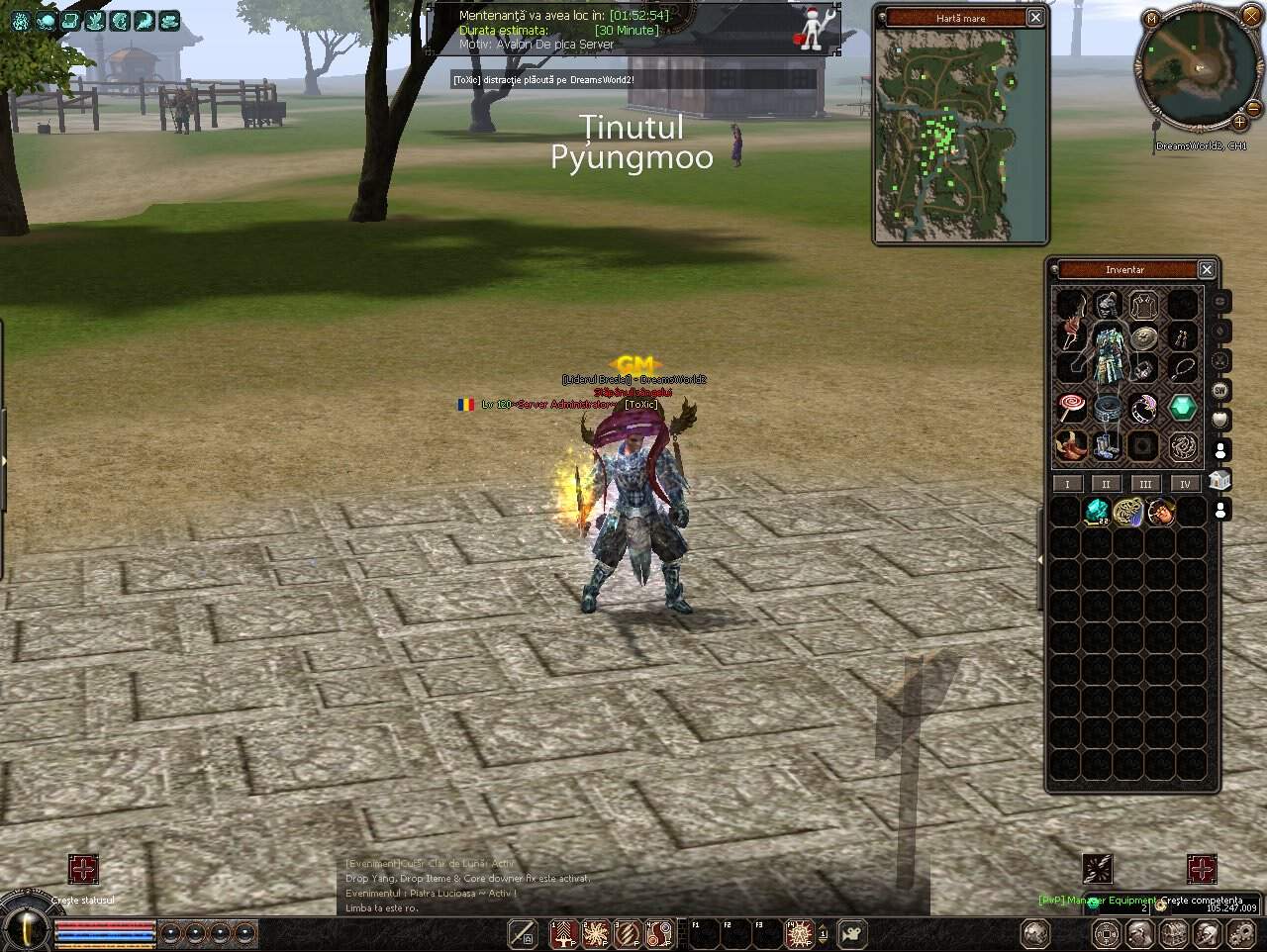Open inventory page III
This screenshot has height=952, width=1267.
(1145, 484)
